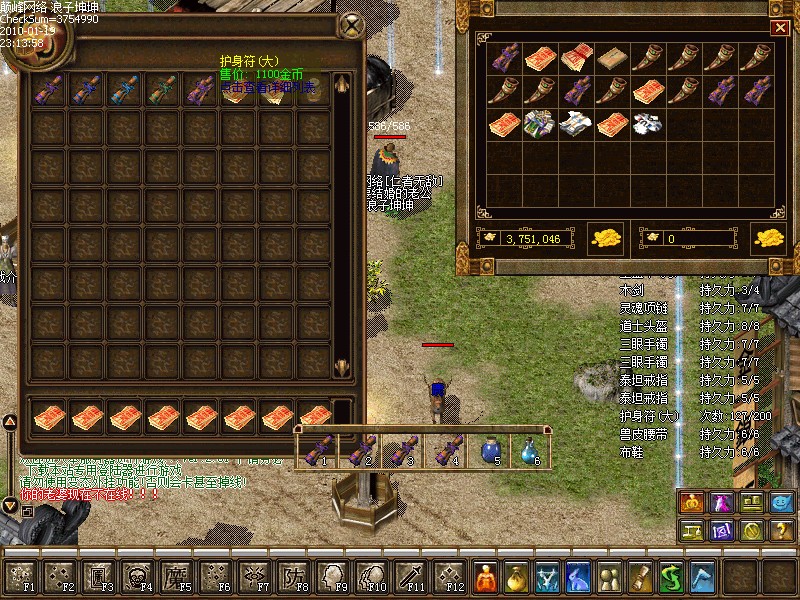800x600 pixels.
Task: Open the yellow money pouch icon
Action: (x=516, y=577)
